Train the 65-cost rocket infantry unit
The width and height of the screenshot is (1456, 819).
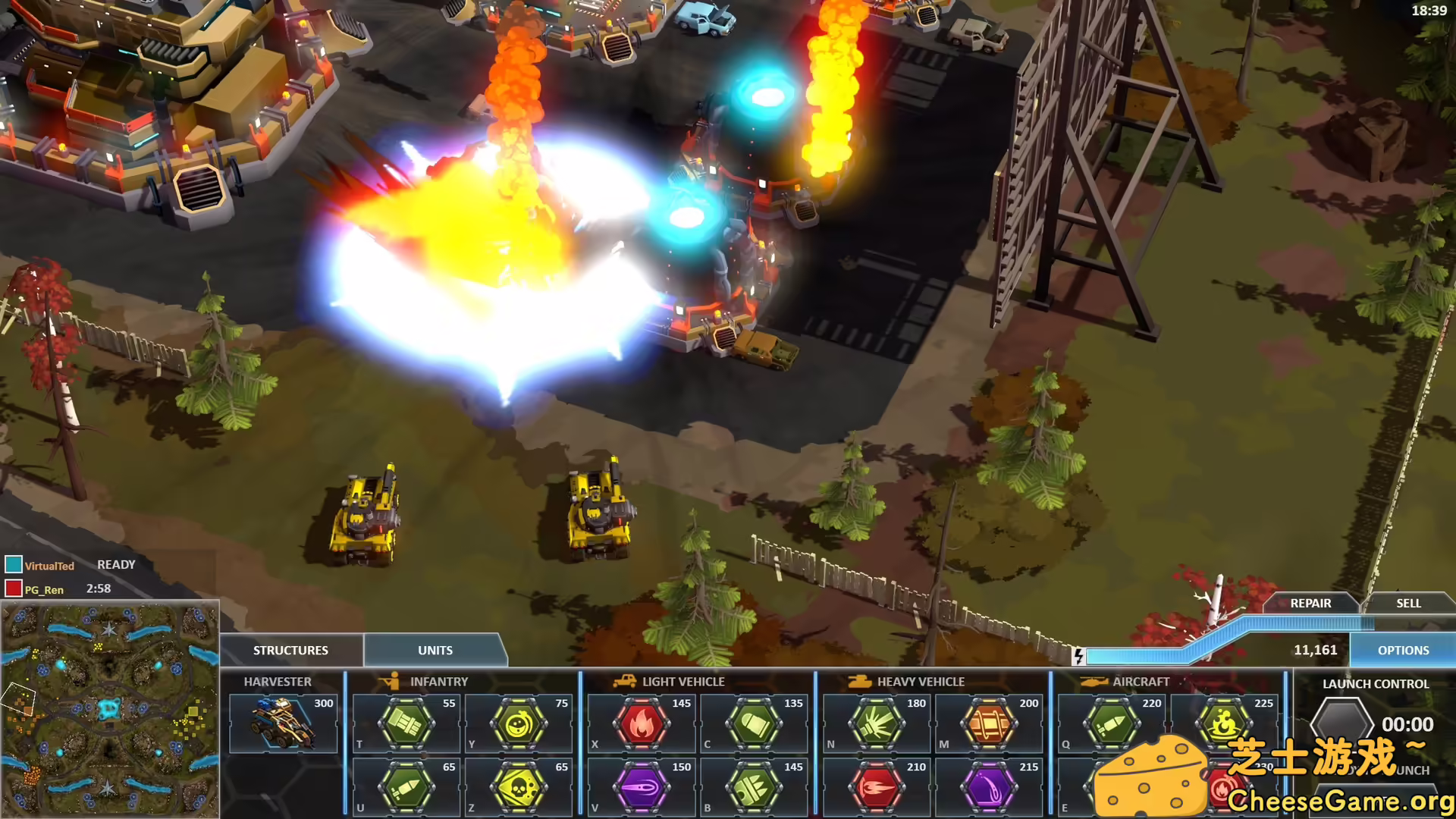tap(406, 787)
